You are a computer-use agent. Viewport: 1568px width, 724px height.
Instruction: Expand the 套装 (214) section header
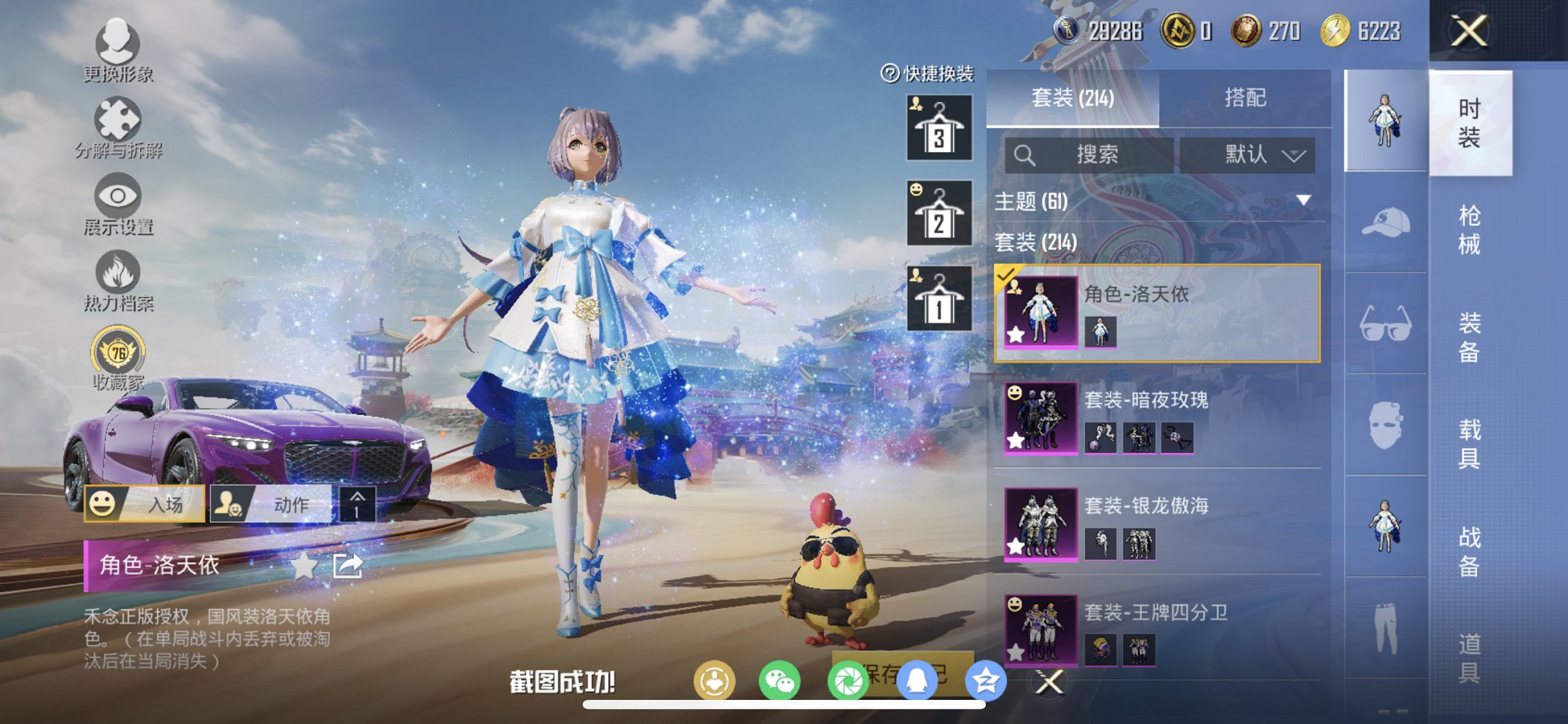1035,244
